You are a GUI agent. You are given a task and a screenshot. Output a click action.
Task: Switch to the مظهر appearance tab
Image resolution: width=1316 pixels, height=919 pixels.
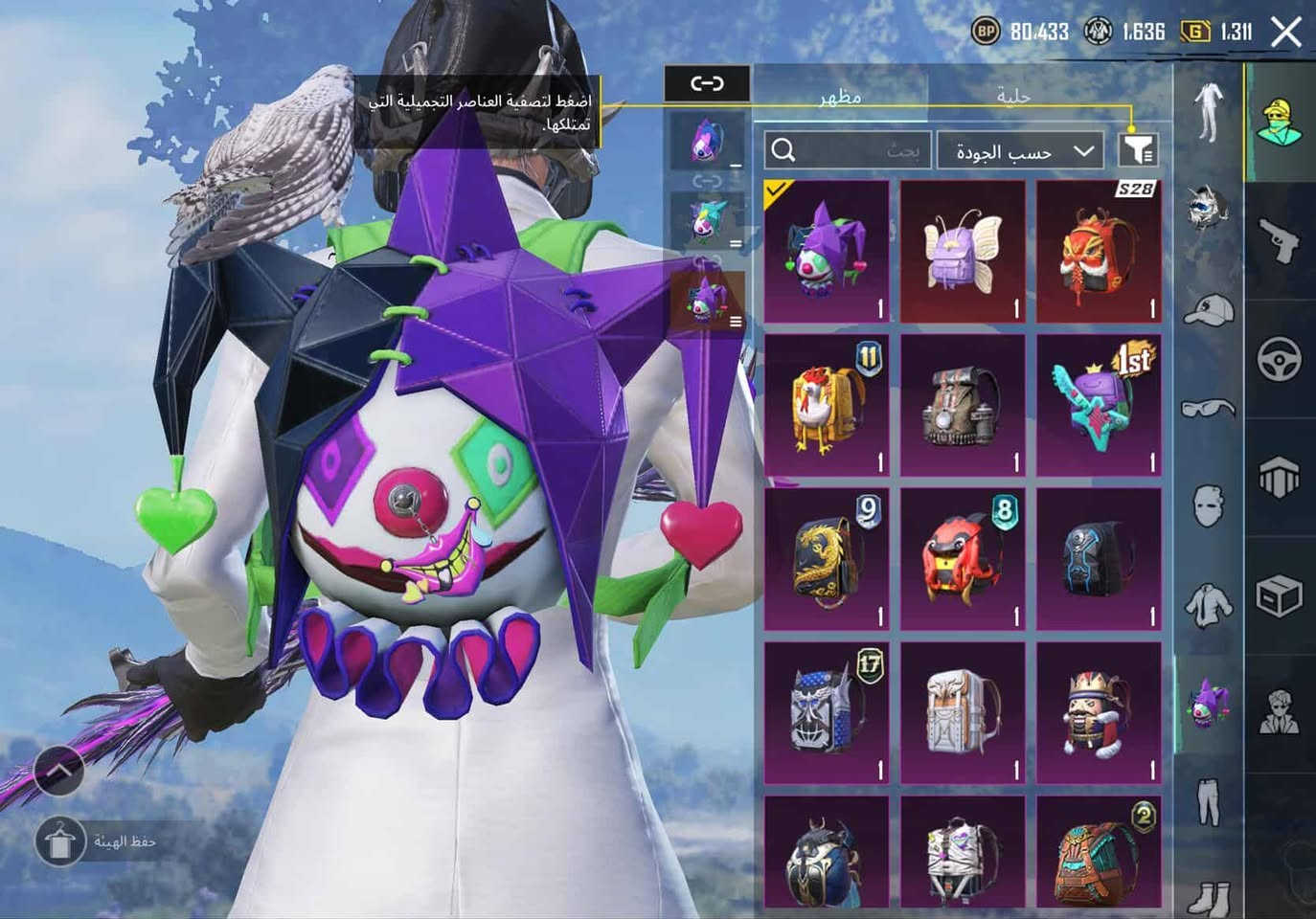840,97
